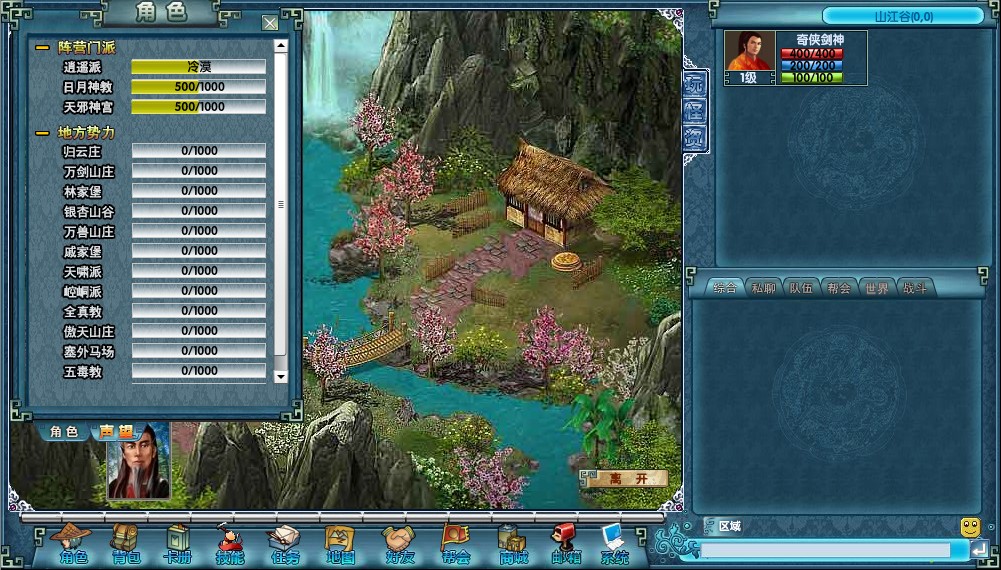1001x570 pixels.
Task: Open the 背包 backpack
Action: pos(126,545)
